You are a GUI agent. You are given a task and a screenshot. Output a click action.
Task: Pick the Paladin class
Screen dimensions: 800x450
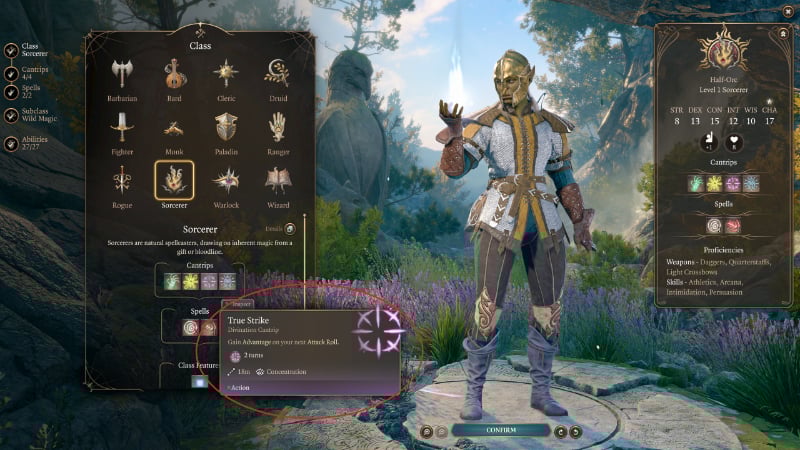225,128
